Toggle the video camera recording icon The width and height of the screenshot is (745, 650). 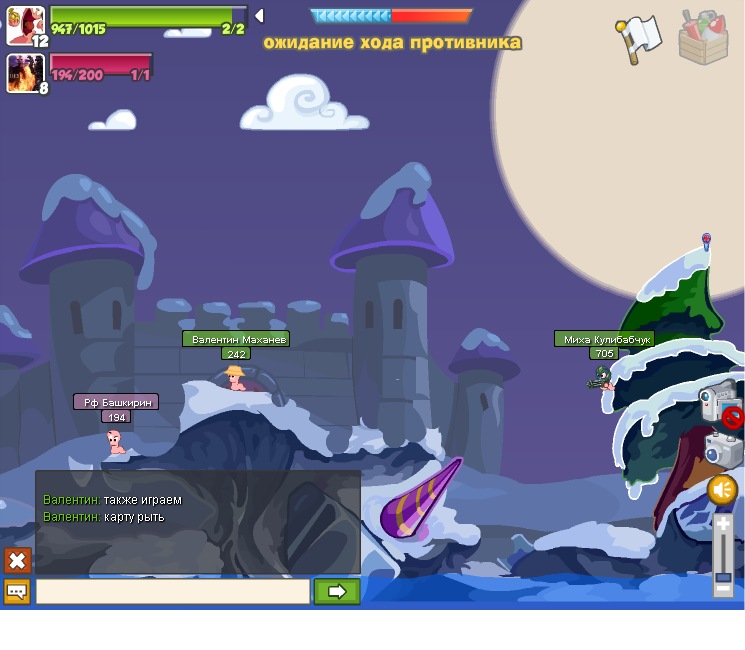coord(718,402)
